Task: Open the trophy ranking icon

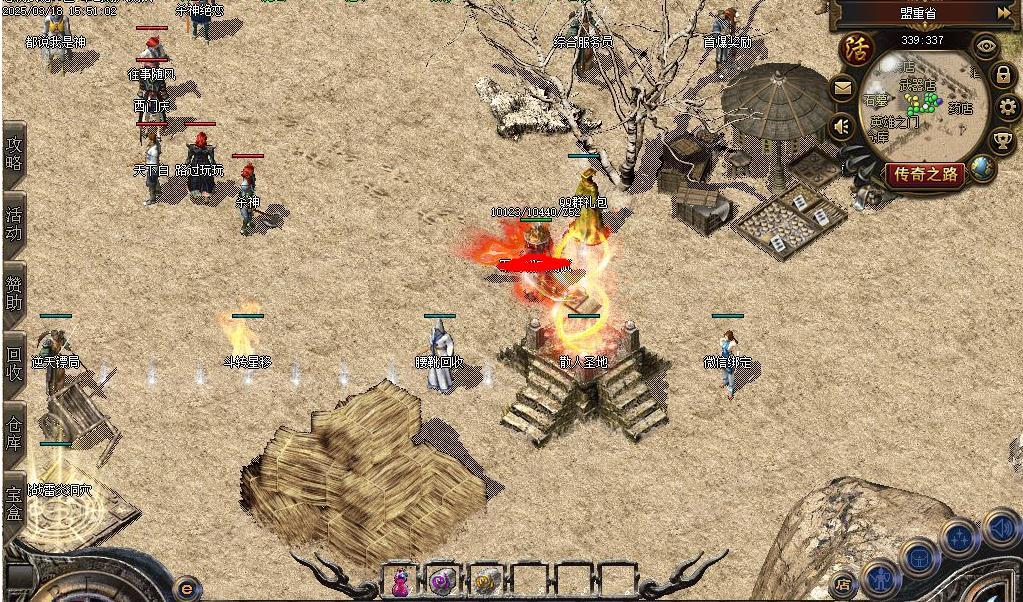Action: point(1002,140)
